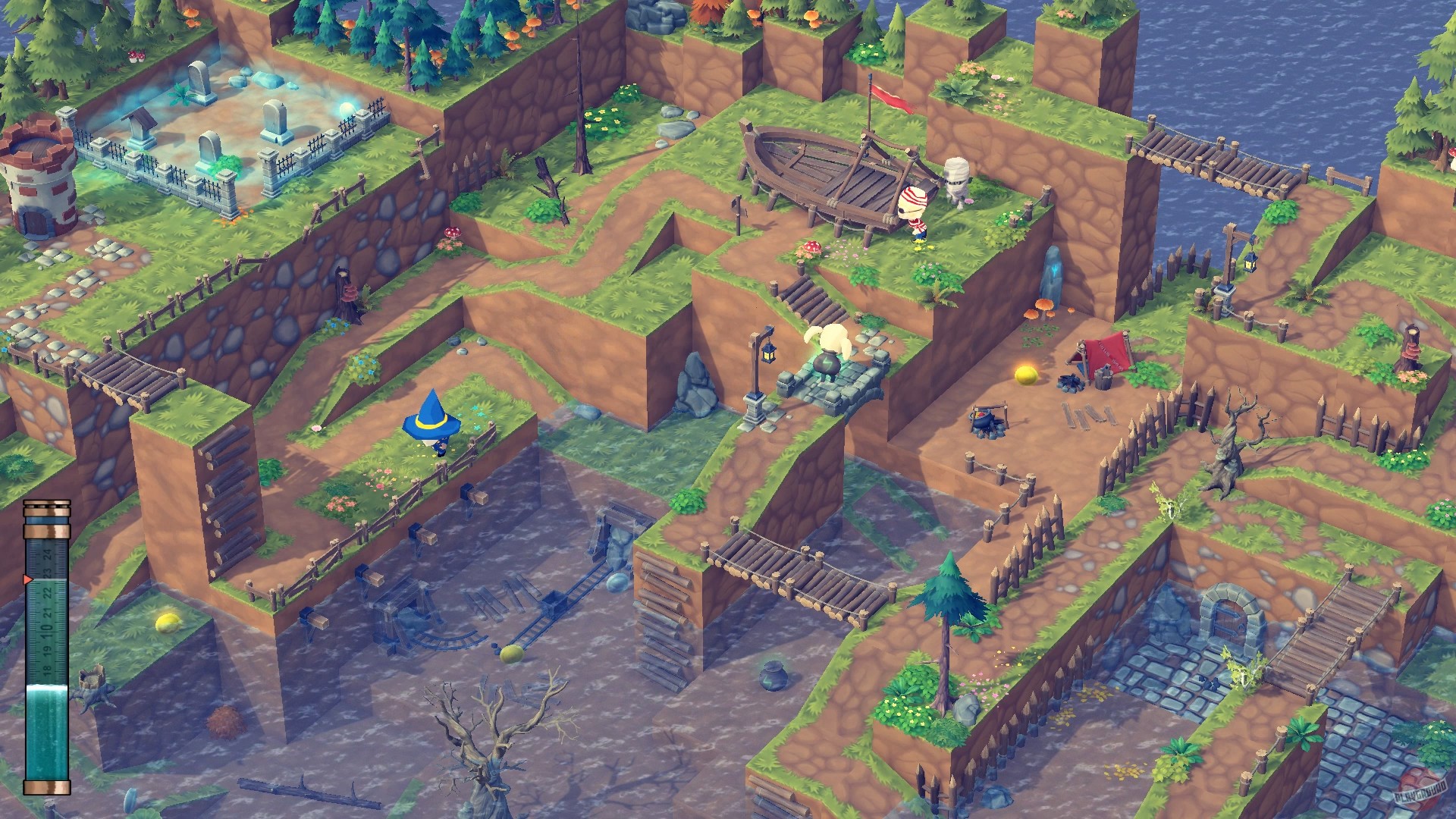The image size is (1456, 819).
Task: Pick up the gold coin near the campsite
Action: (1028, 374)
